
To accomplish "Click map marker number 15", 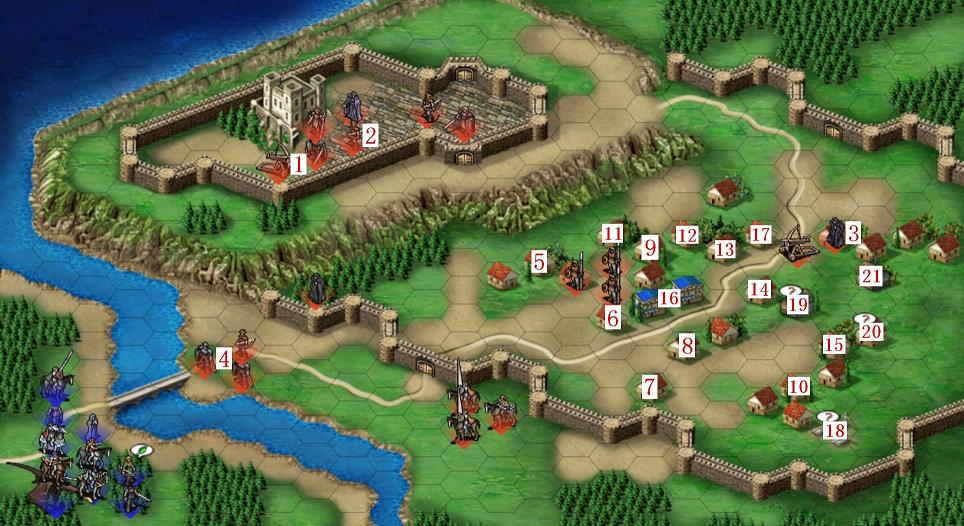I will [x=834, y=345].
